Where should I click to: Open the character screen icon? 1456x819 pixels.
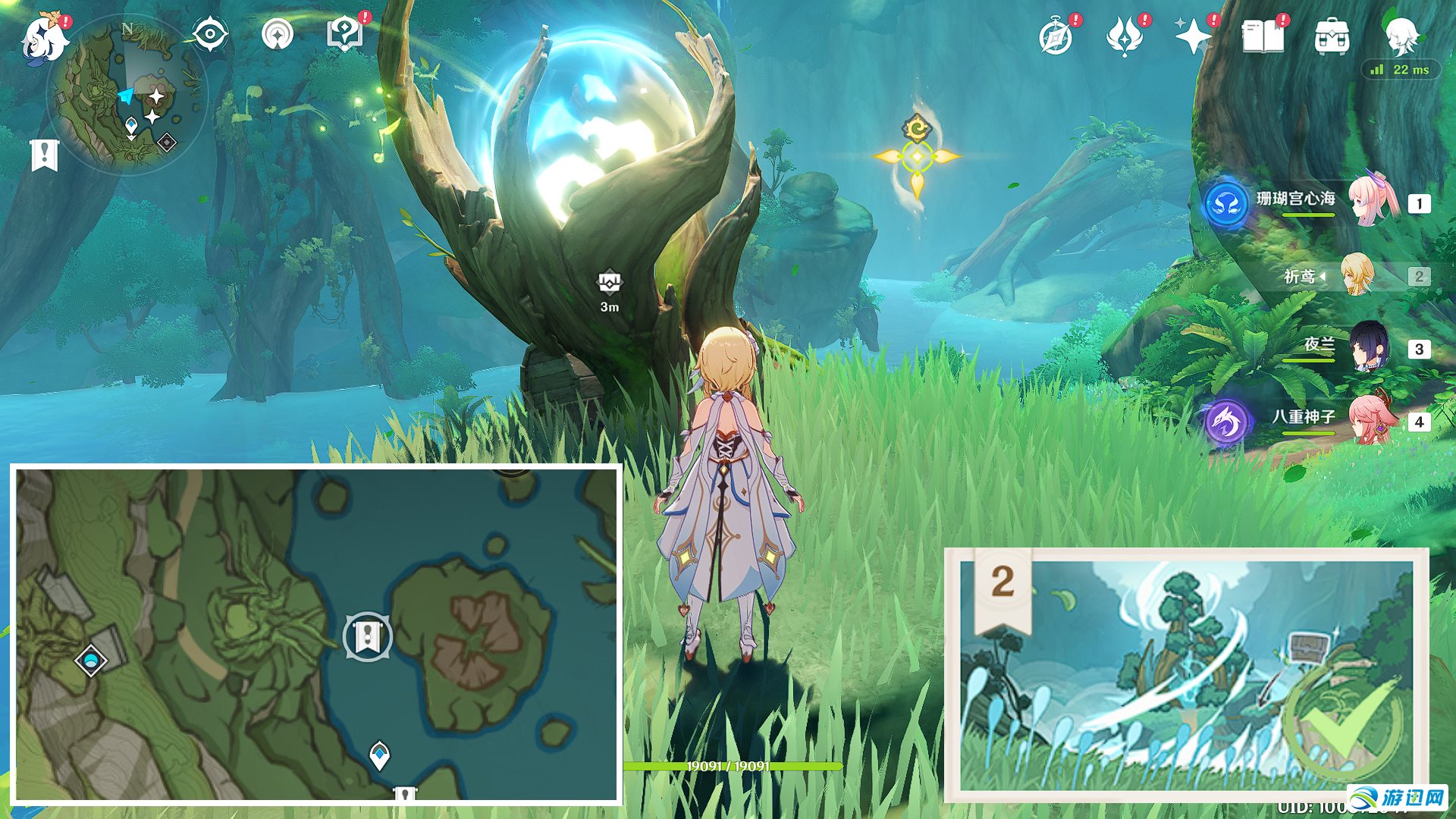(x=1401, y=34)
